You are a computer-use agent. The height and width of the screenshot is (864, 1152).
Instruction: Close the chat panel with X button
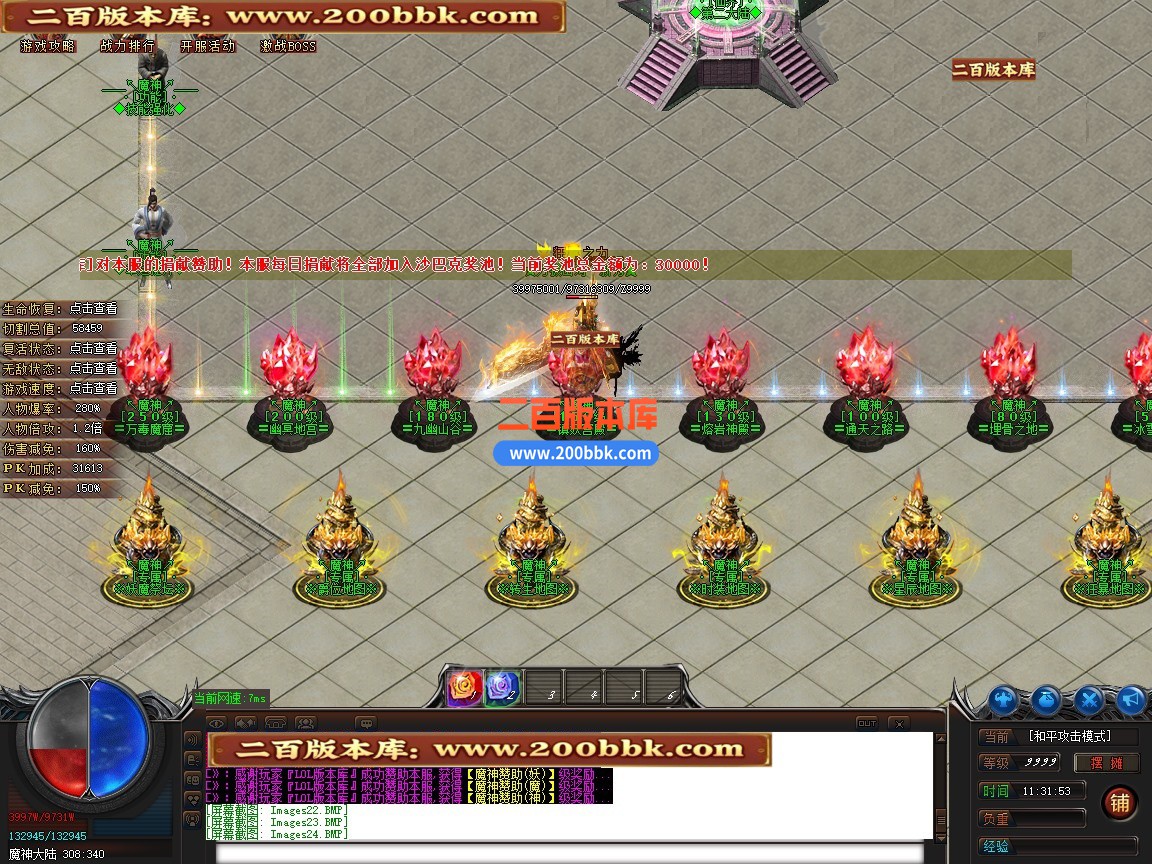click(898, 723)
